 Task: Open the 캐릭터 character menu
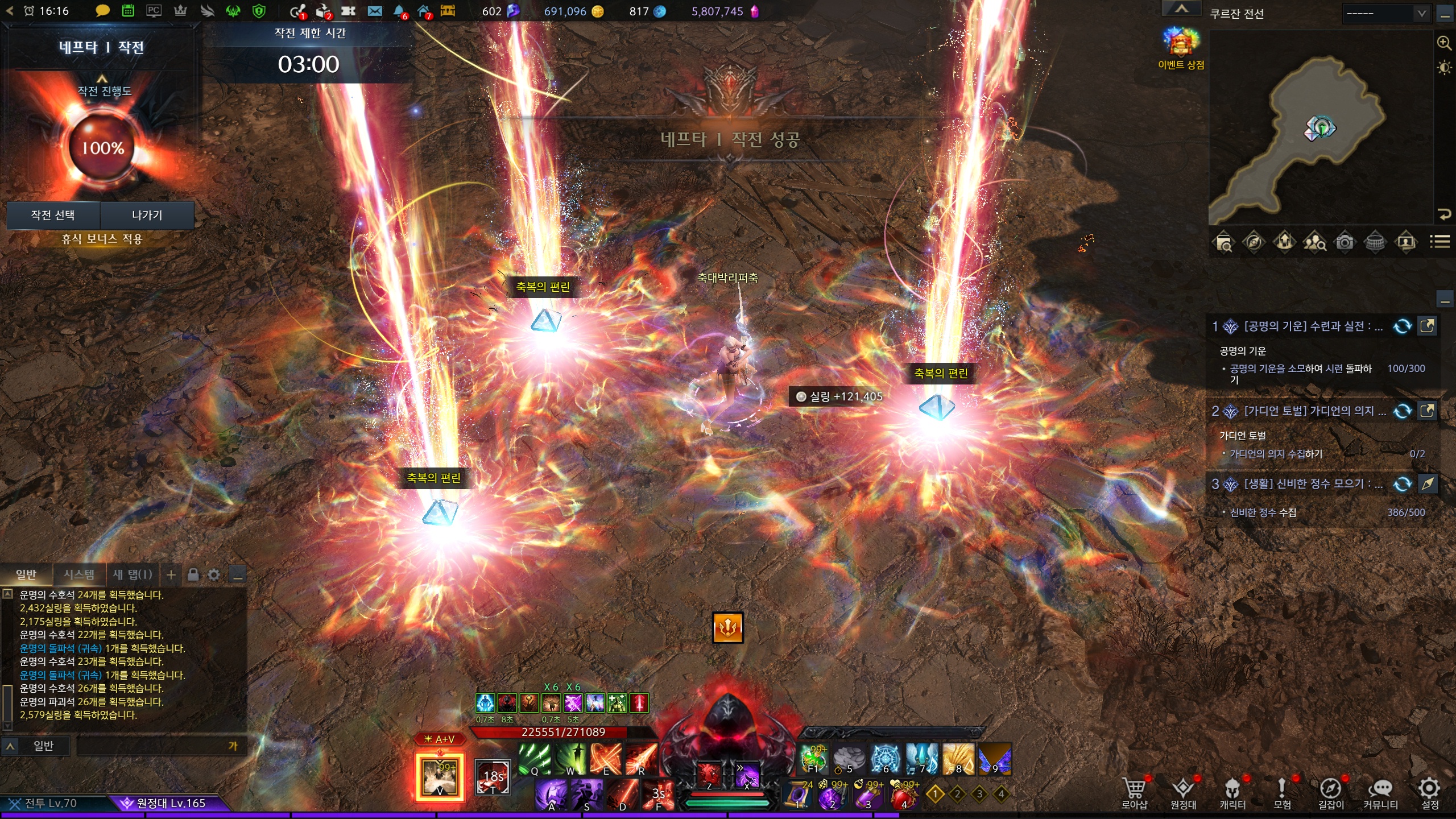[x=1232, y=793]
